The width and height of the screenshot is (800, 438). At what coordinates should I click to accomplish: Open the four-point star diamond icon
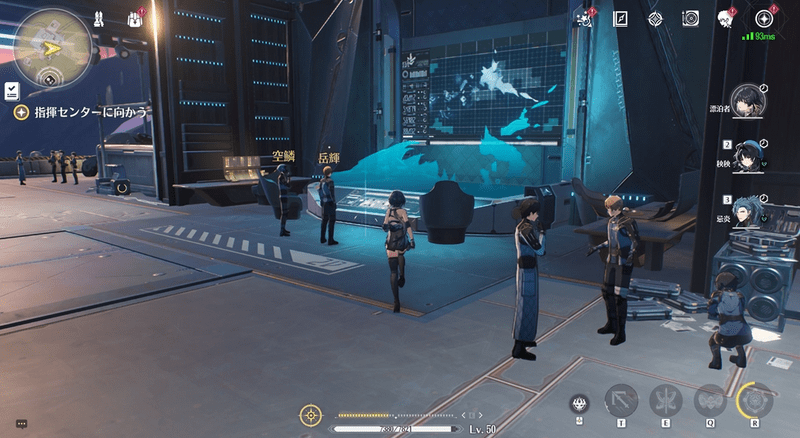655,18
